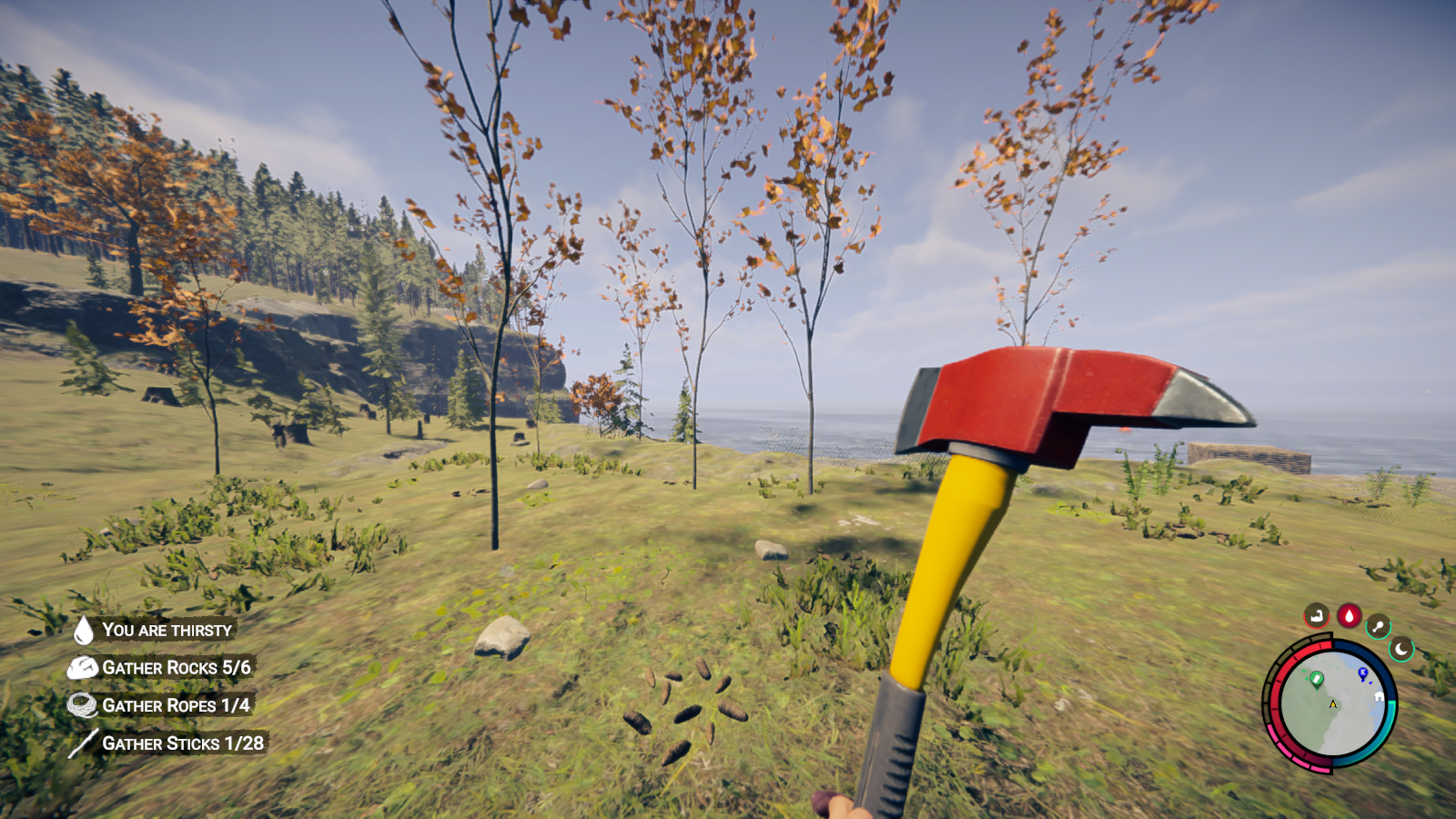Viewport: 1456px width, 819px height.
Task: Select the green marker on the minimap
Action: click(x=1316, y=678)
